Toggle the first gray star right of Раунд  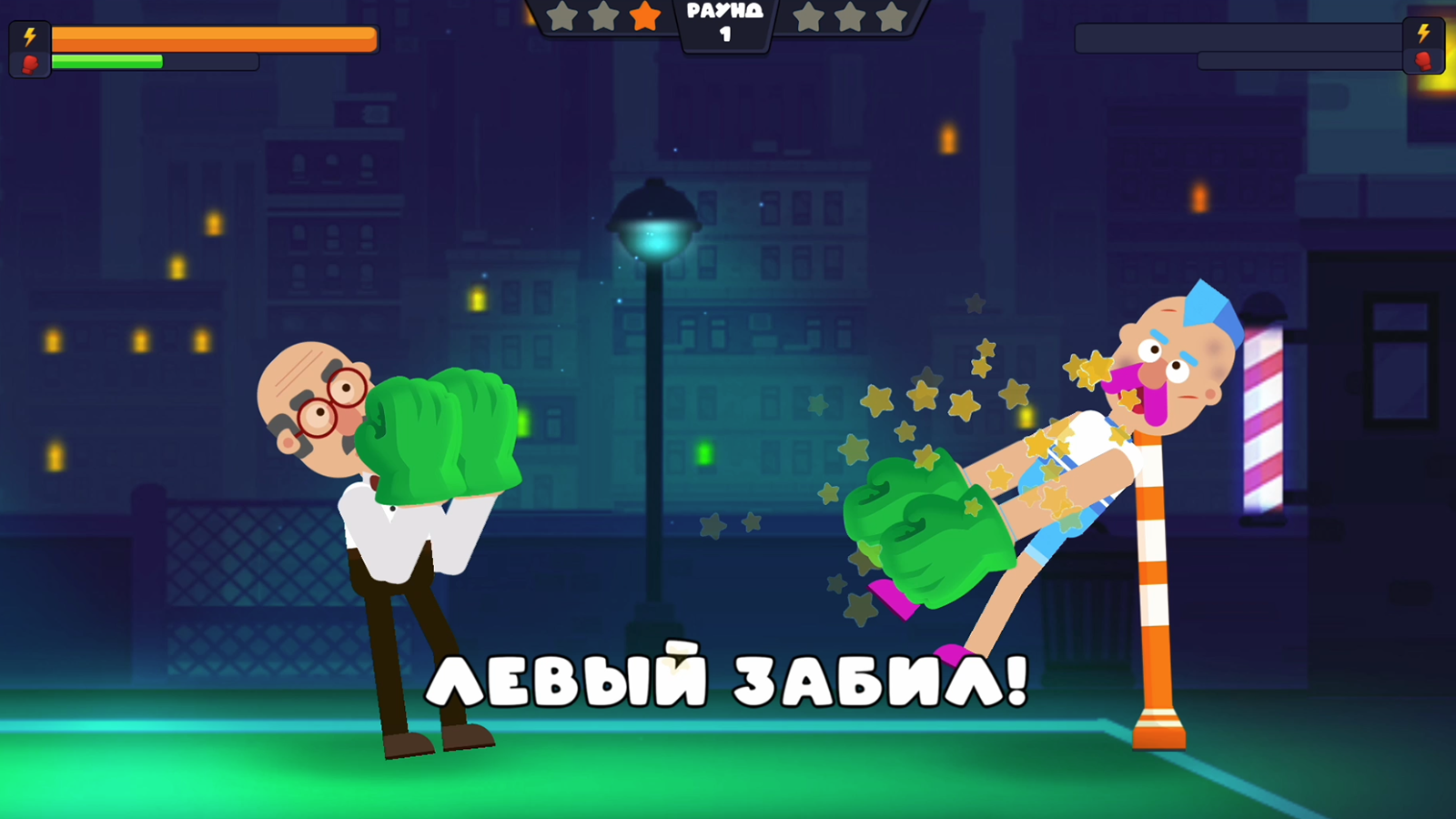click(x=808, y=15)
